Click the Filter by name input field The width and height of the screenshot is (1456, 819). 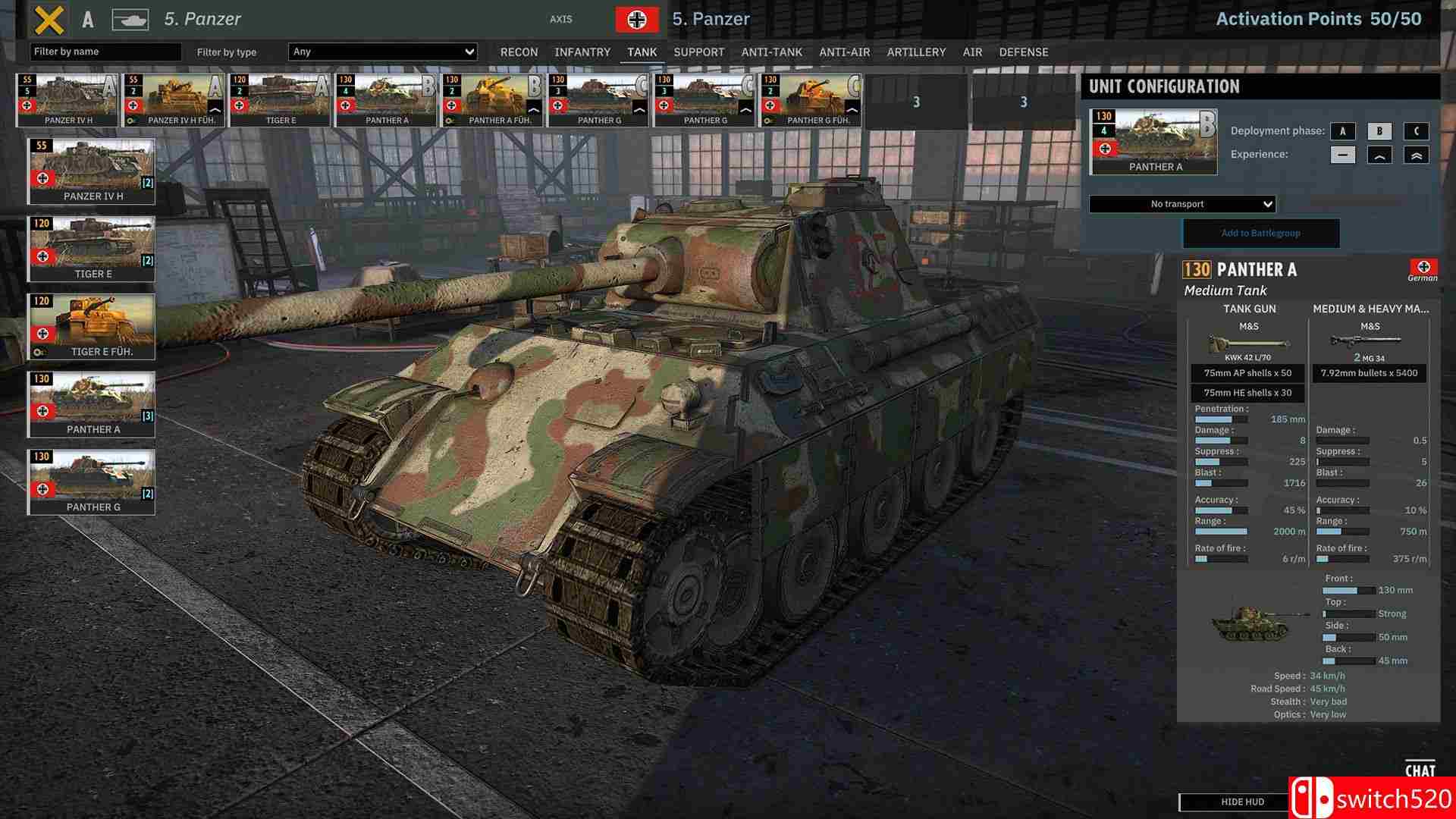coord(106,52)
